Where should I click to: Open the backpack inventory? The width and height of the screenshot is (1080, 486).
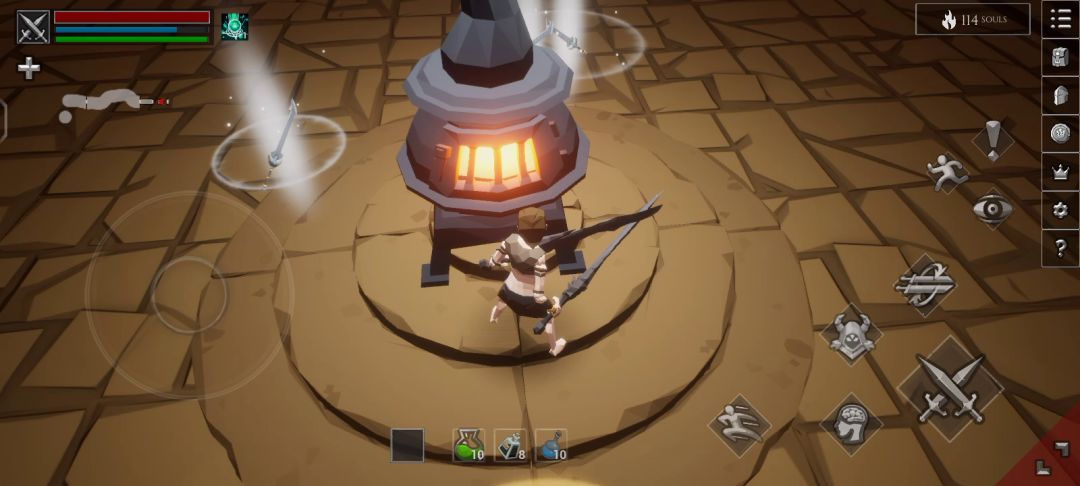(x=1060, y=57)
